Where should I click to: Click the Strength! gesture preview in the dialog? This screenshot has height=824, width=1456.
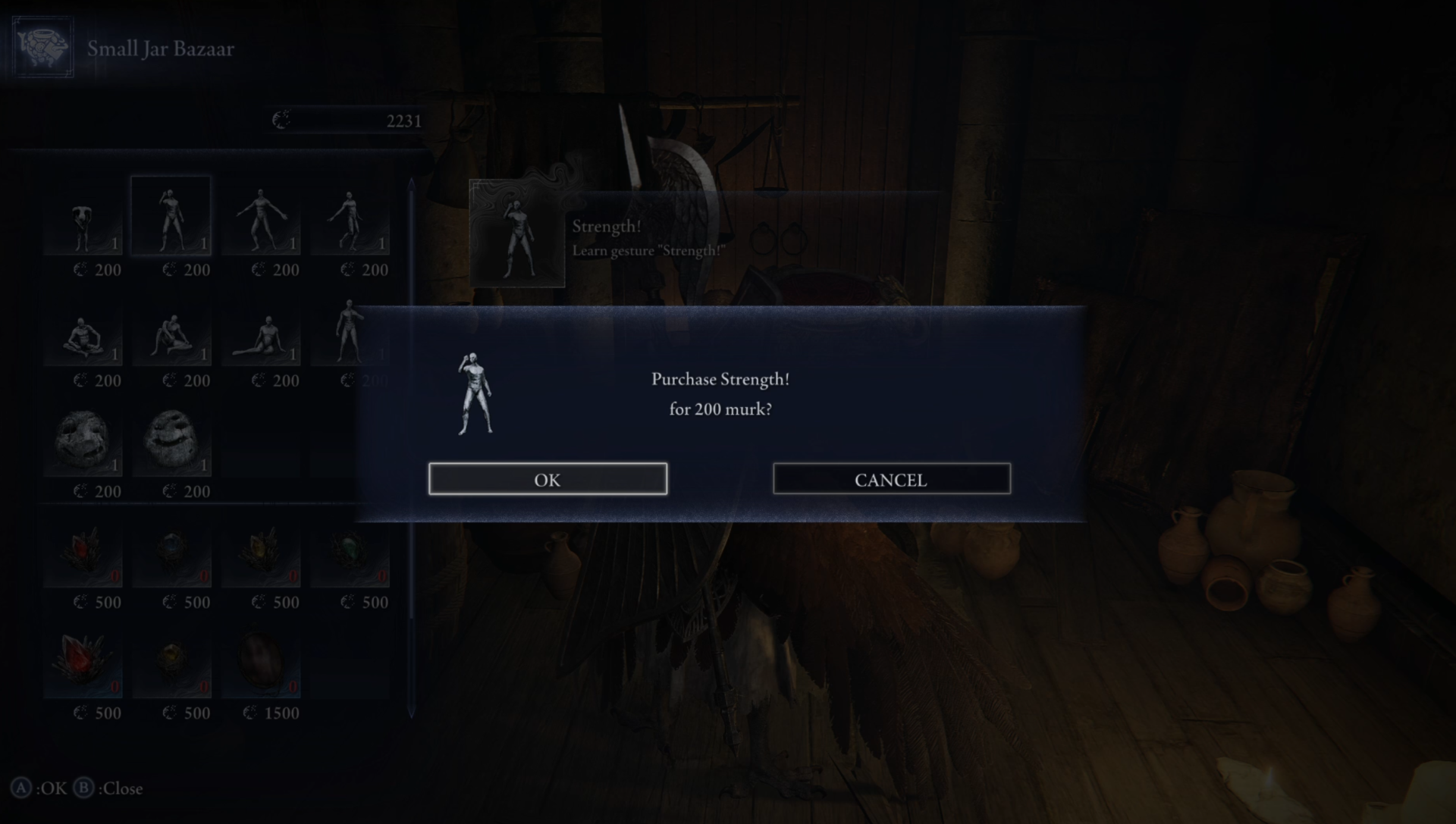pos(474,394)
